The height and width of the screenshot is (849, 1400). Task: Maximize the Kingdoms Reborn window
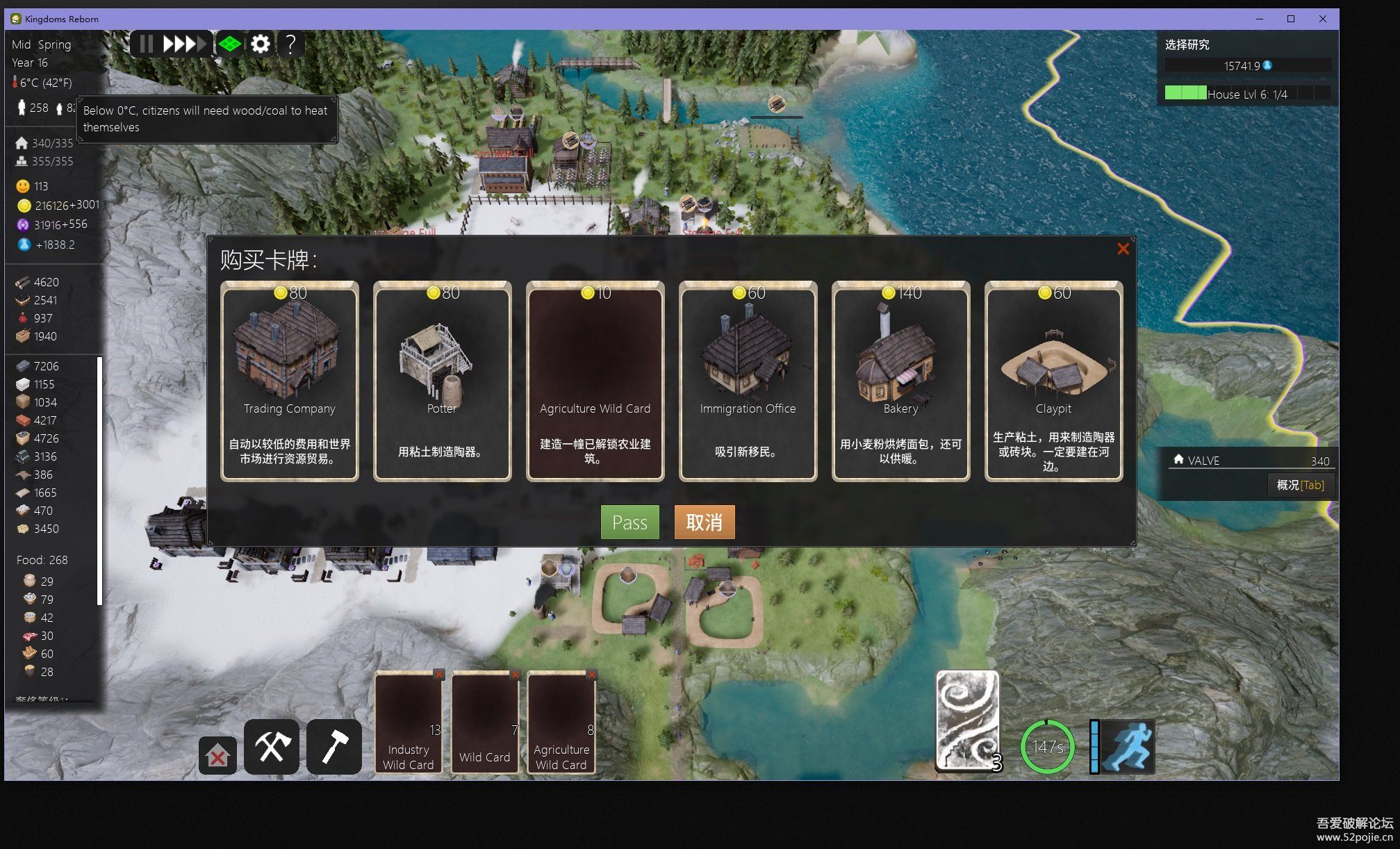1291,19
